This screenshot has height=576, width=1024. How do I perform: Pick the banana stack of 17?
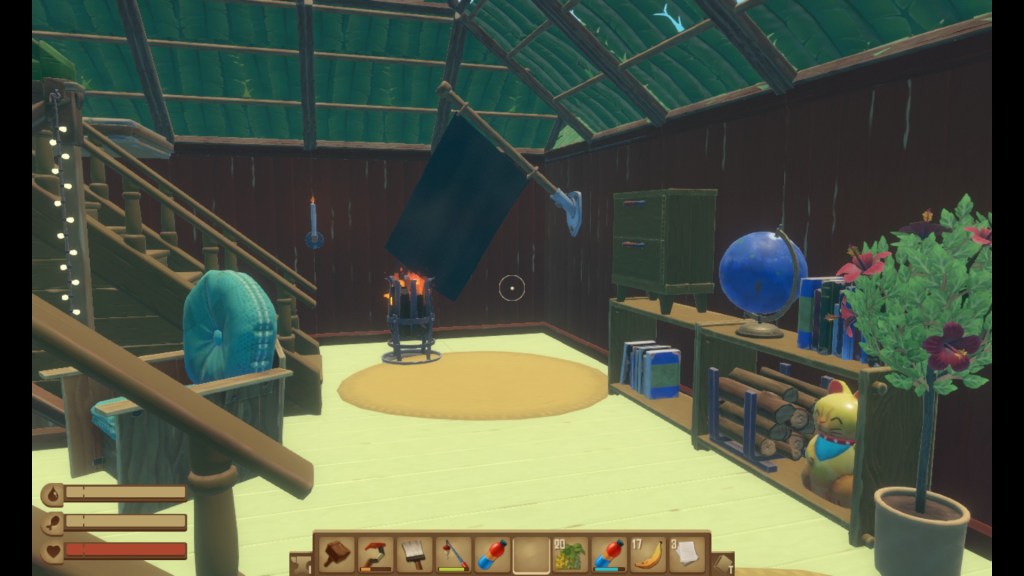[648, 553]
